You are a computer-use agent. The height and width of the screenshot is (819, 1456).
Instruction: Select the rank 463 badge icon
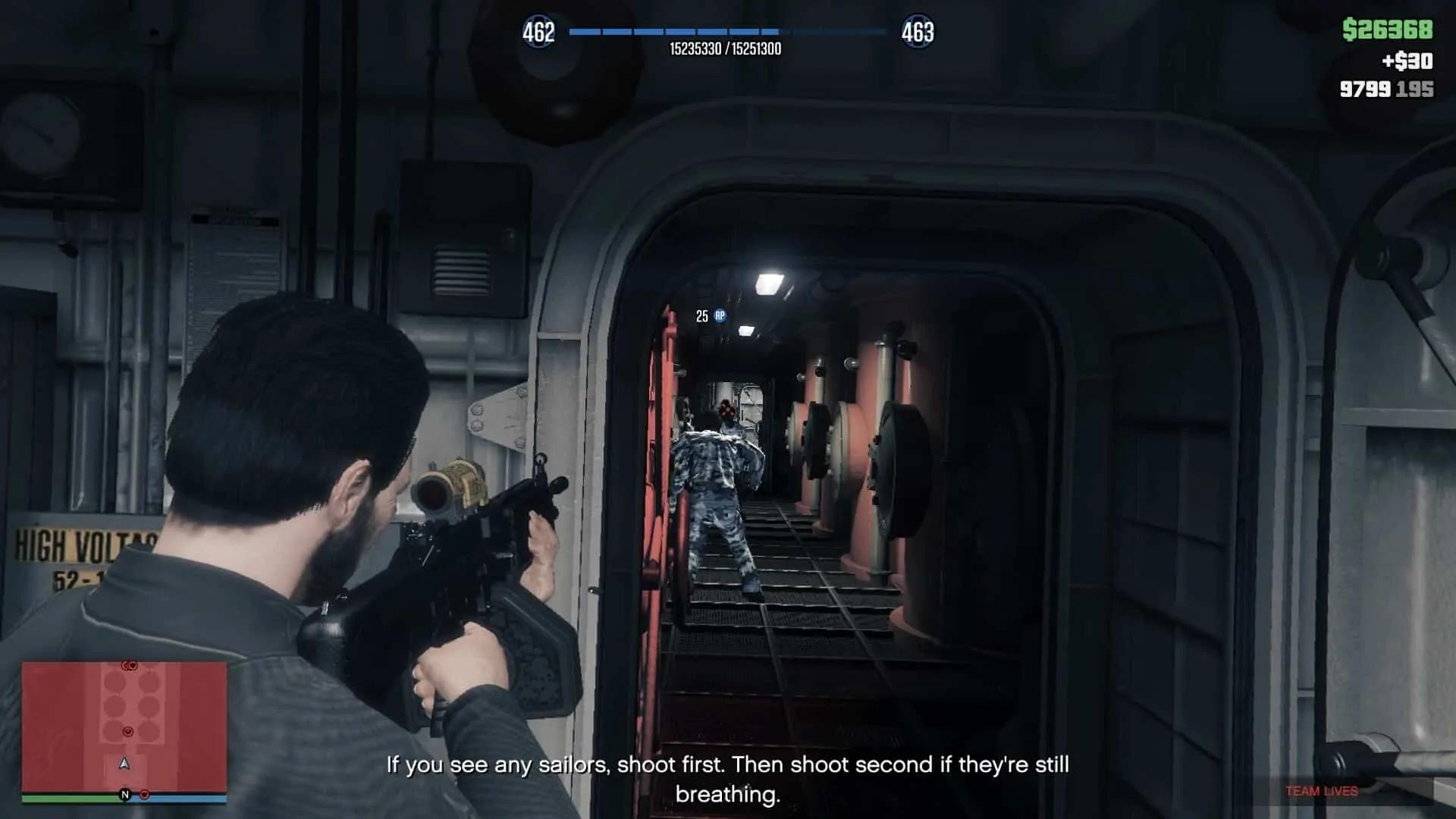pos(918,32)
